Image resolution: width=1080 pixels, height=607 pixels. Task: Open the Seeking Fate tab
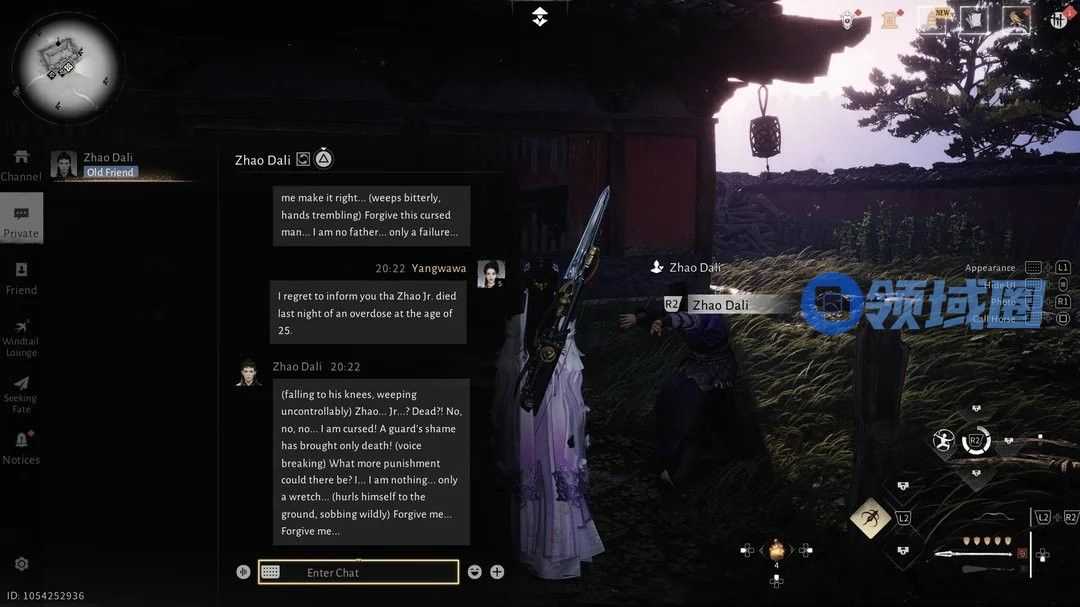pos(21,394)
